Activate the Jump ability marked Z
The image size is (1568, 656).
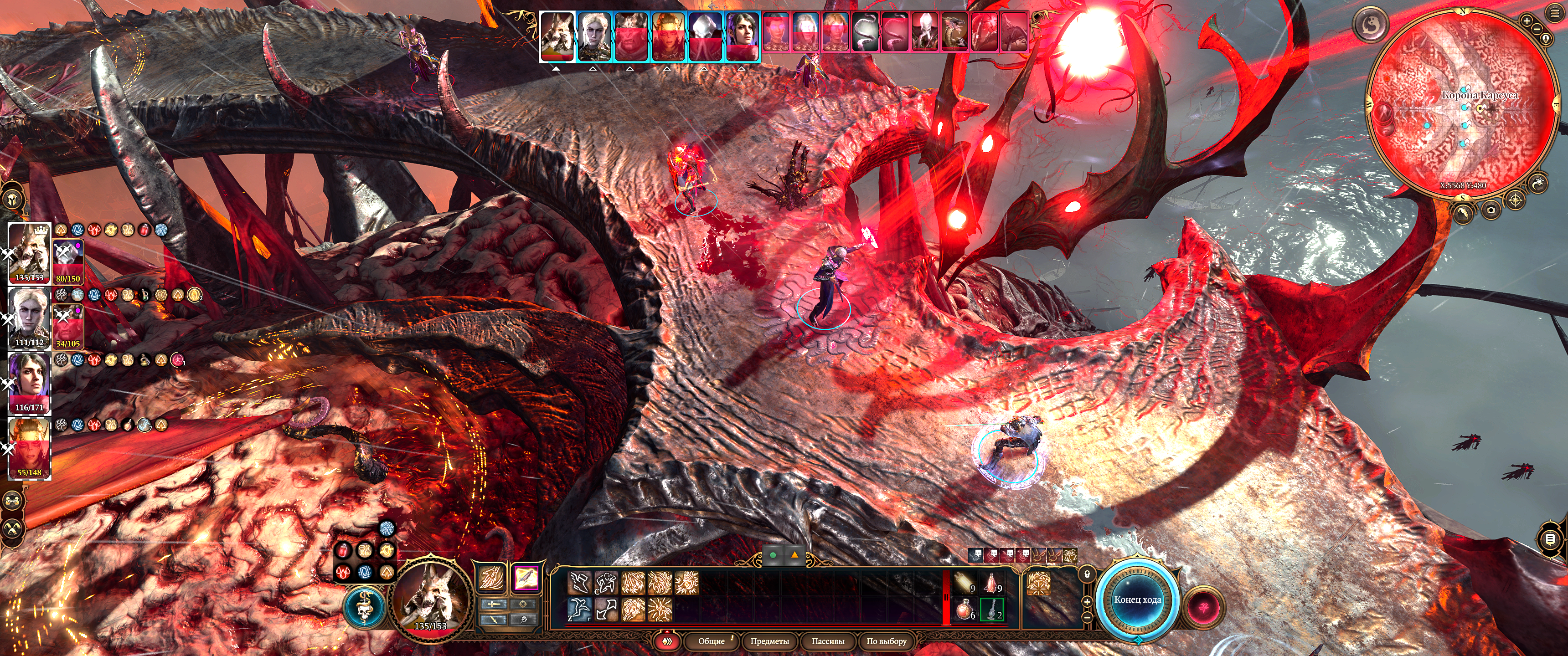coord(579,609)
